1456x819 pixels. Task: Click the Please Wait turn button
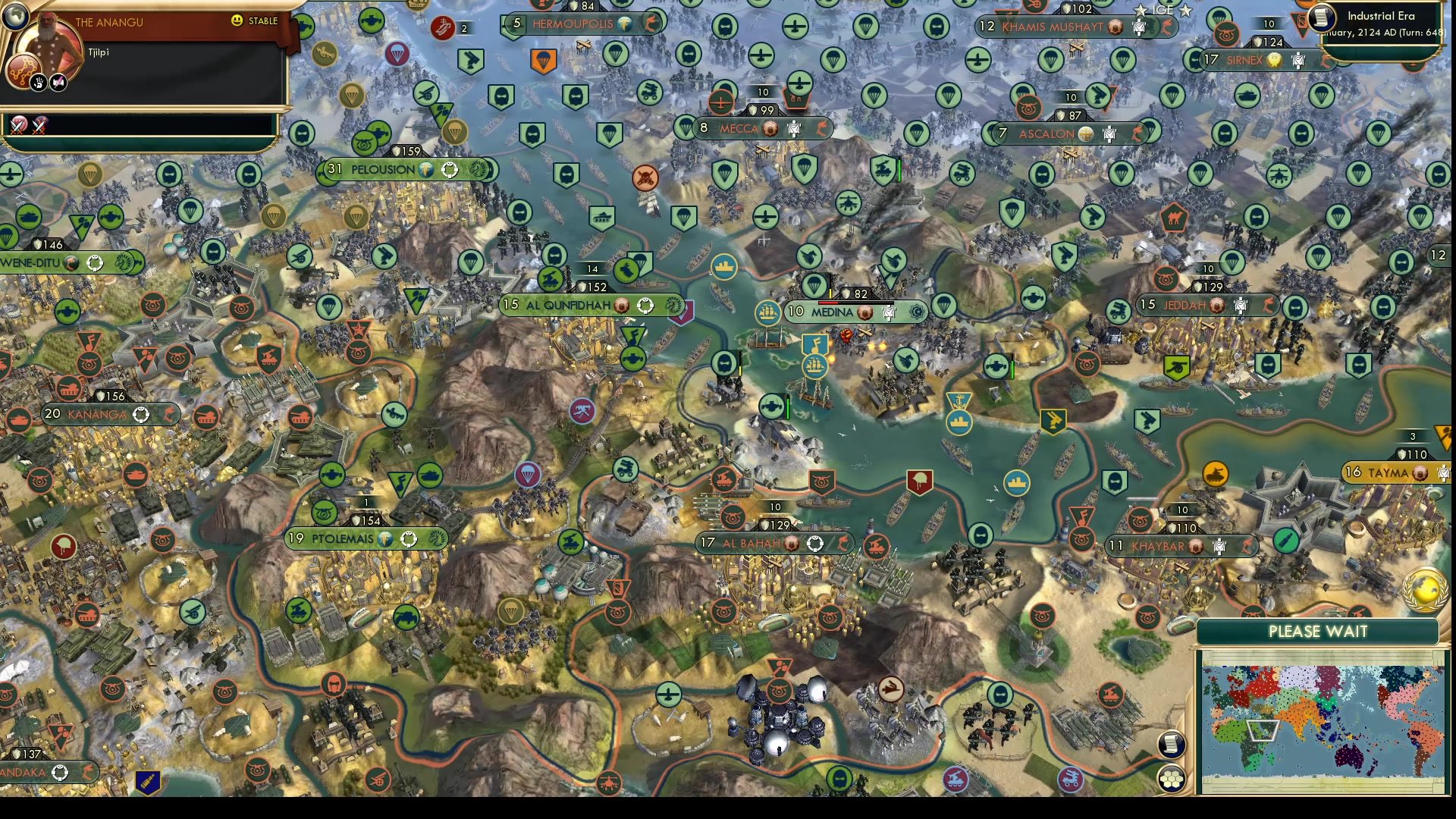(x=1318, y=632)
